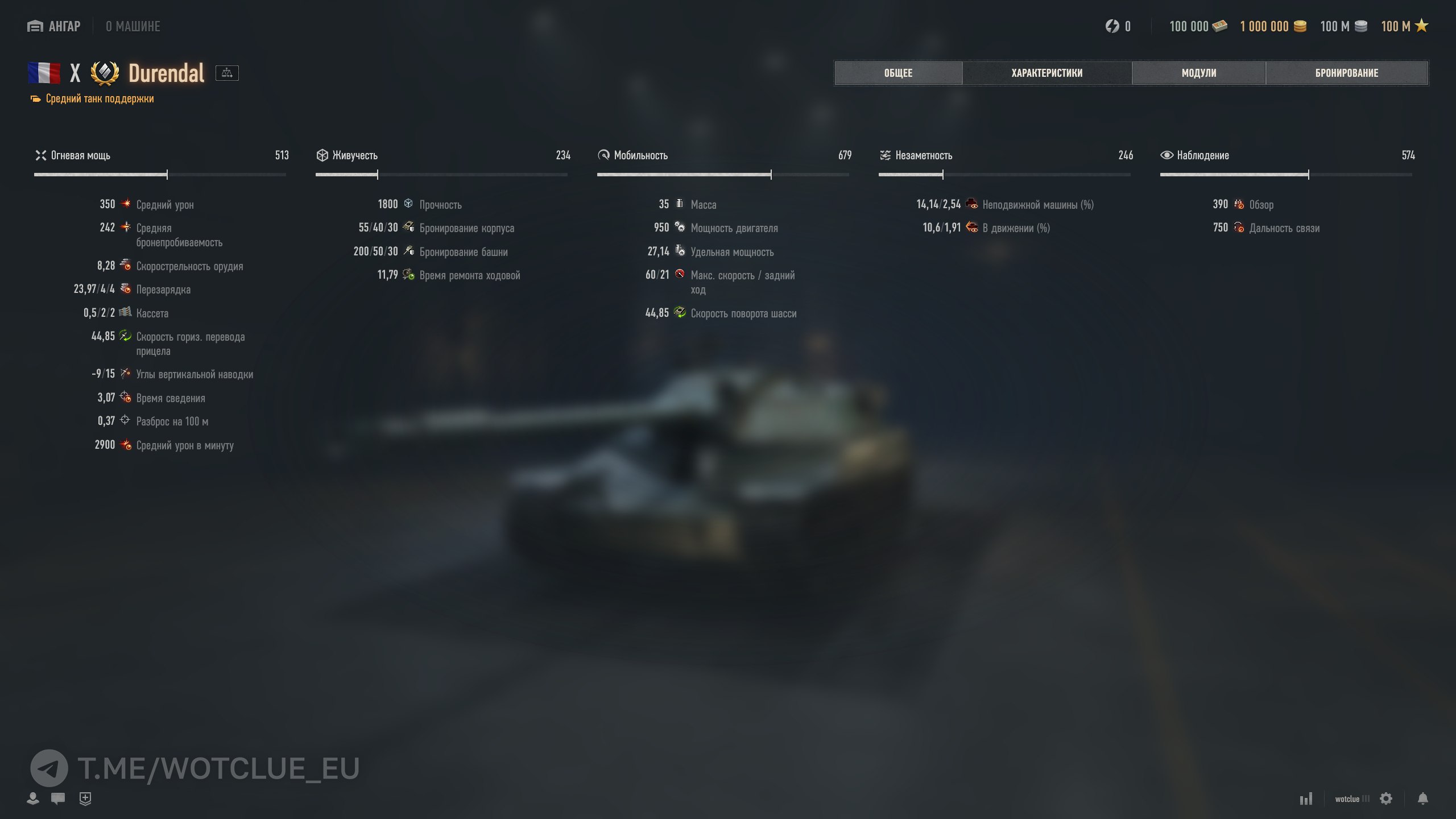This screenshot has width=1456, height=819.
Task: Switch to the Общее tab
Action: coord(898,73)
